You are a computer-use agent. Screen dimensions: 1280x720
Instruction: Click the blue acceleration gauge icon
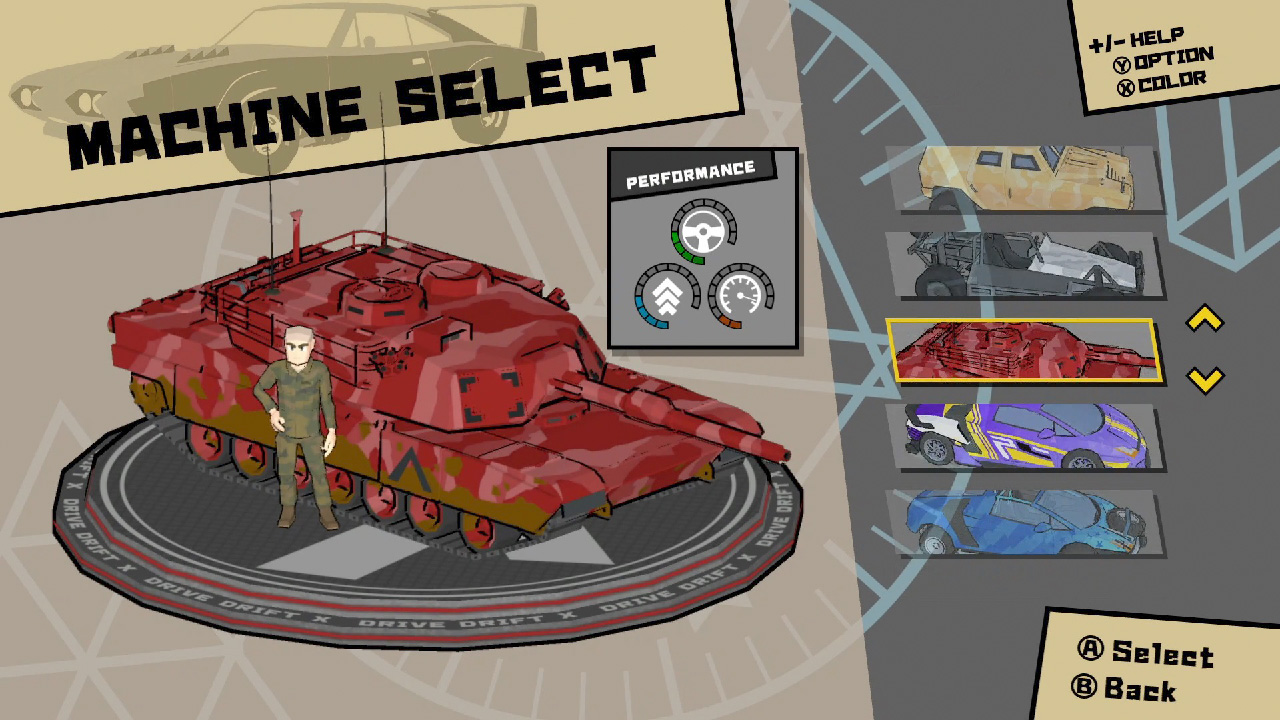point(669,294)
